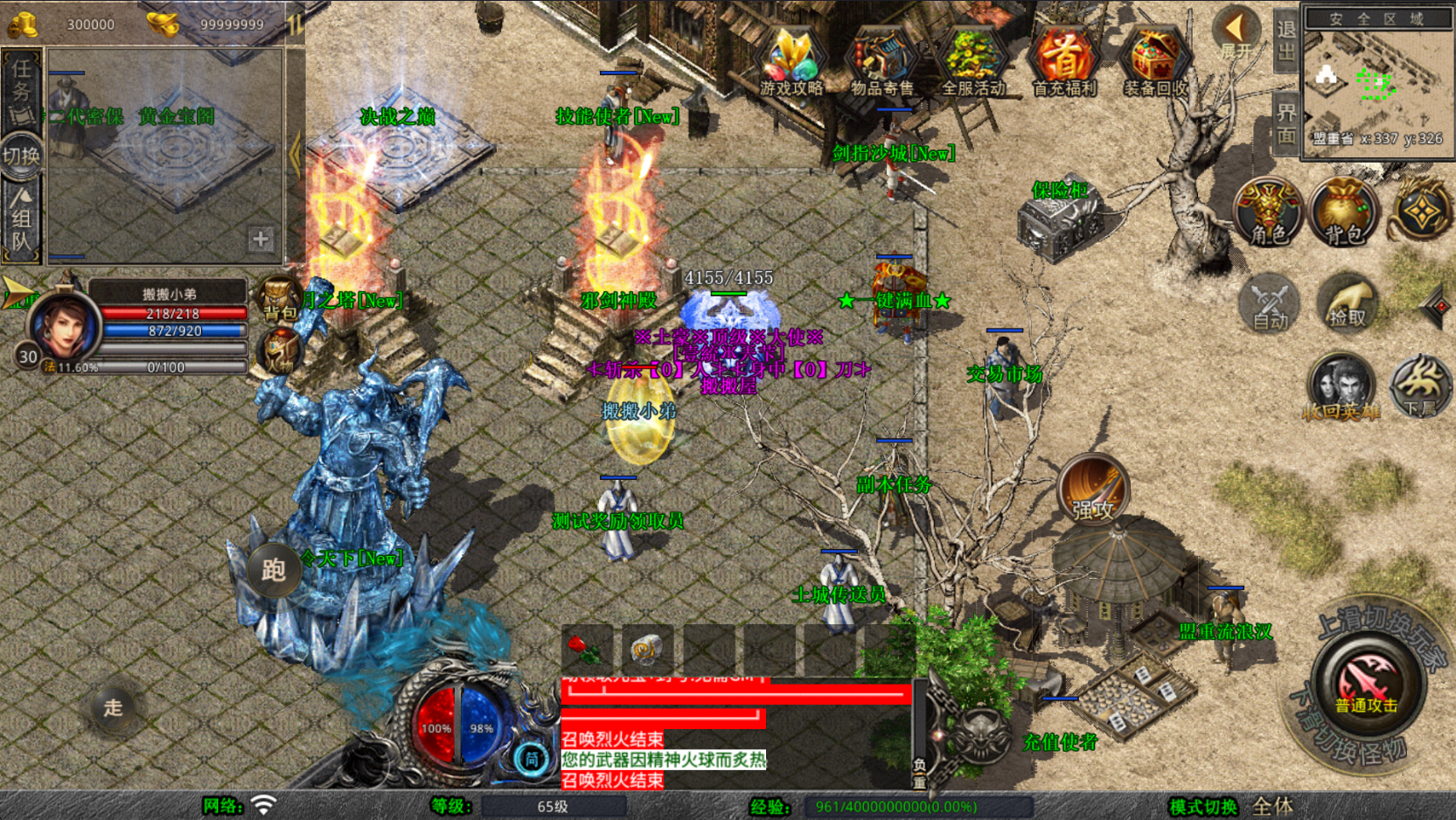
Task: Toggle 自动 auto-combat mode
Action: coord(1270,303)
